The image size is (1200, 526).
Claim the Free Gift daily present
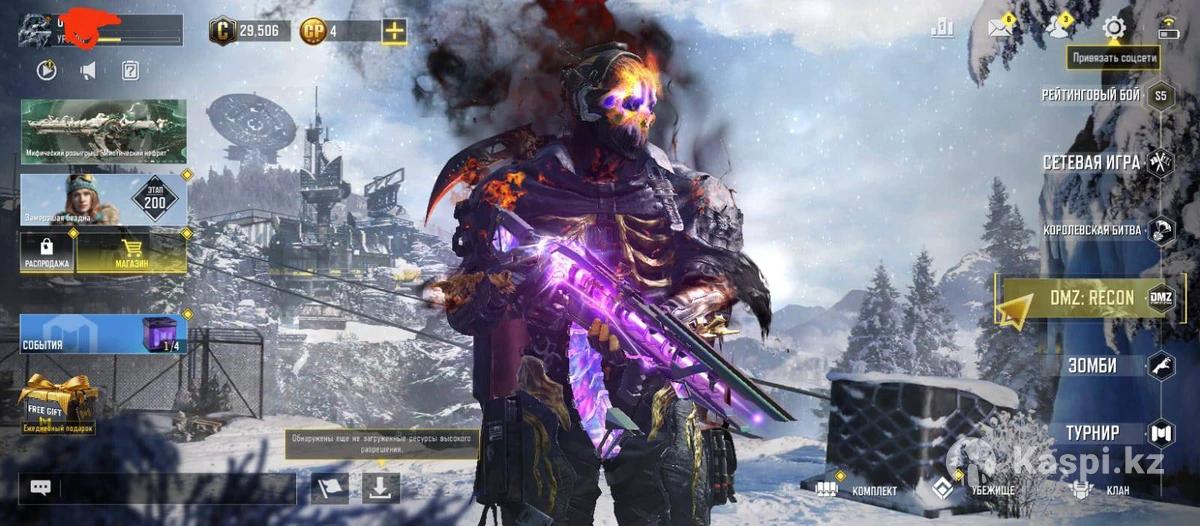58,403
